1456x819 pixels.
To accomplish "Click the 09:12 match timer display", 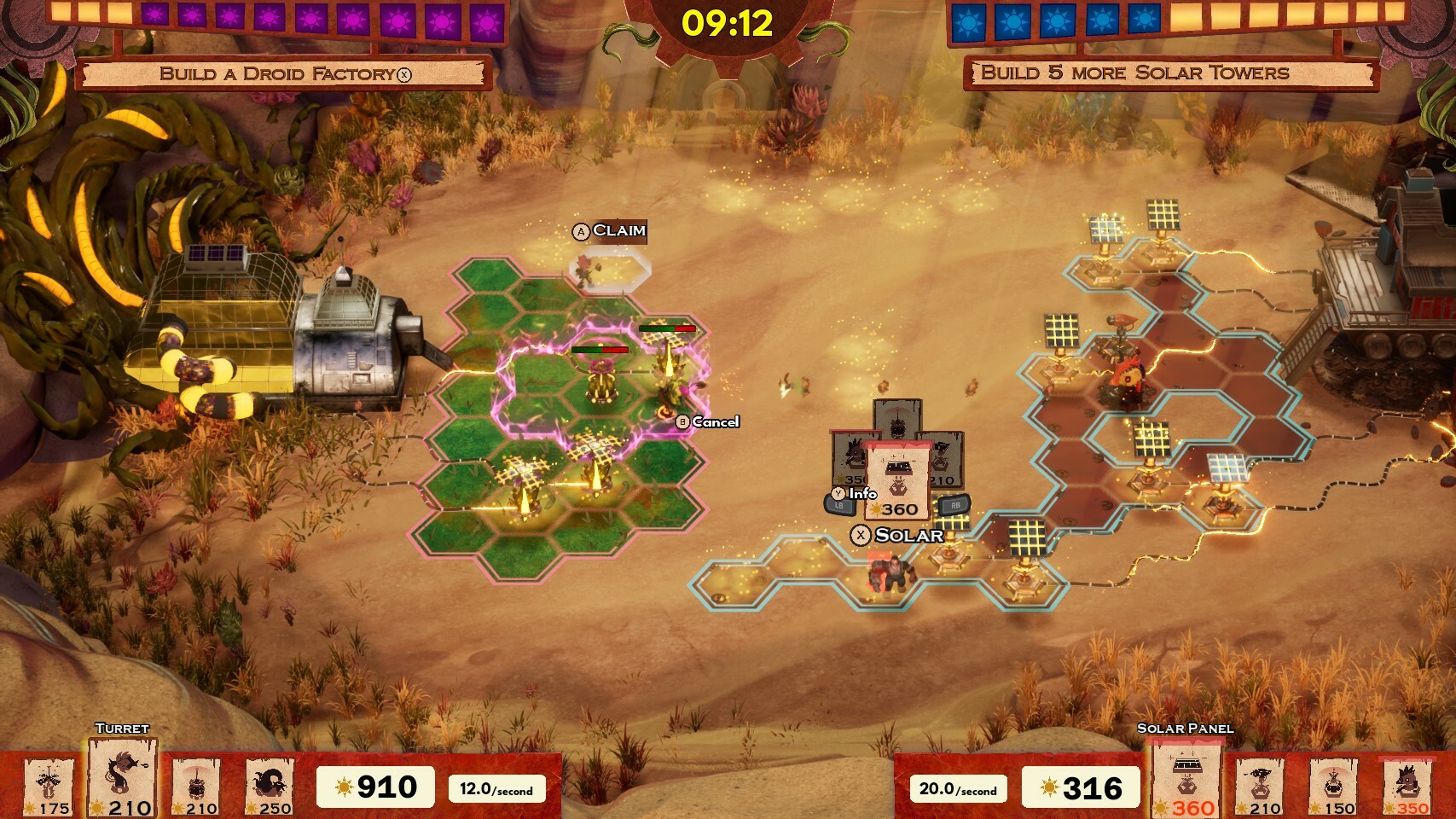I will pyautogui.click(x=728, y=24).
